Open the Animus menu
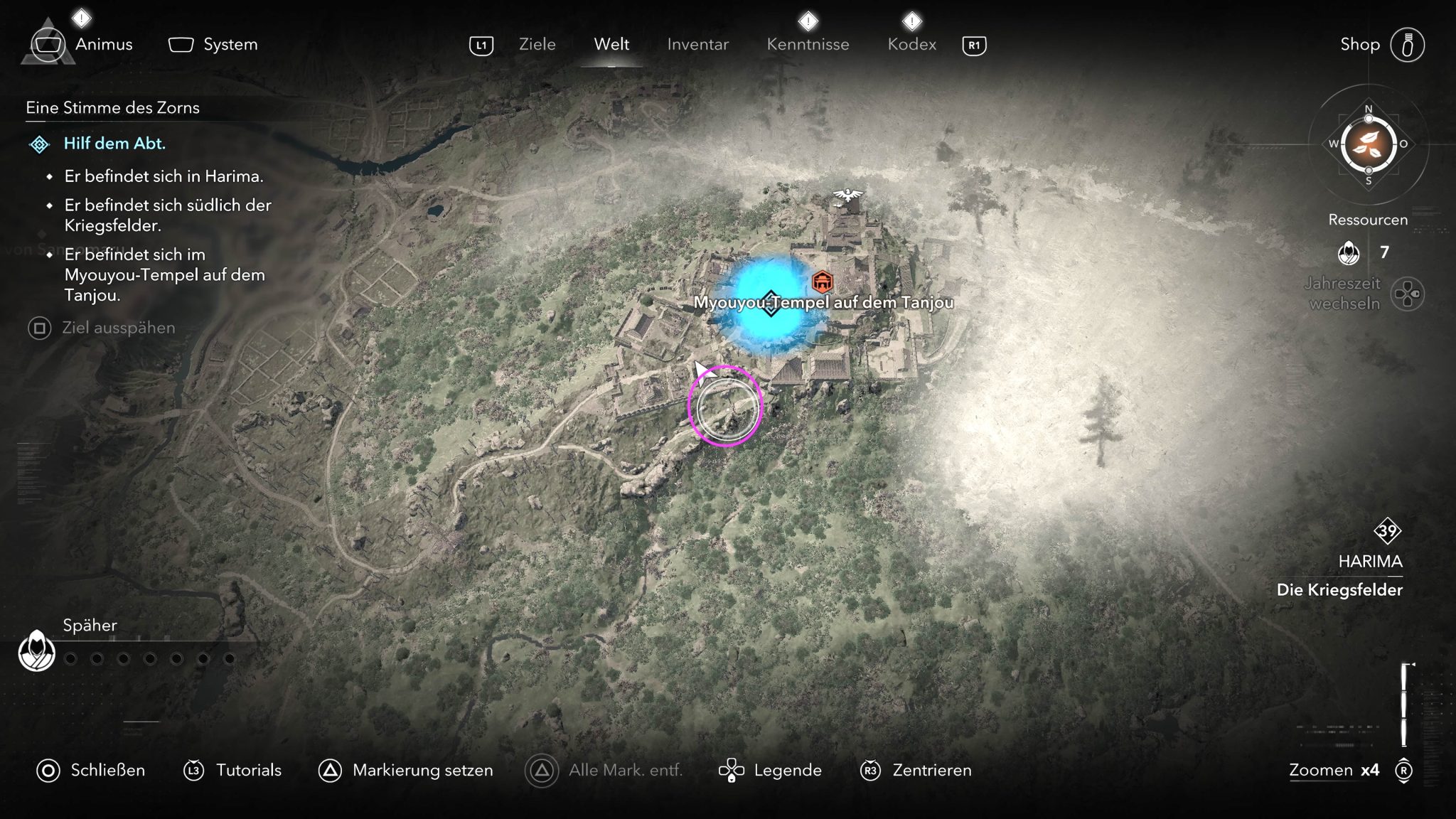 pos(103,44)
